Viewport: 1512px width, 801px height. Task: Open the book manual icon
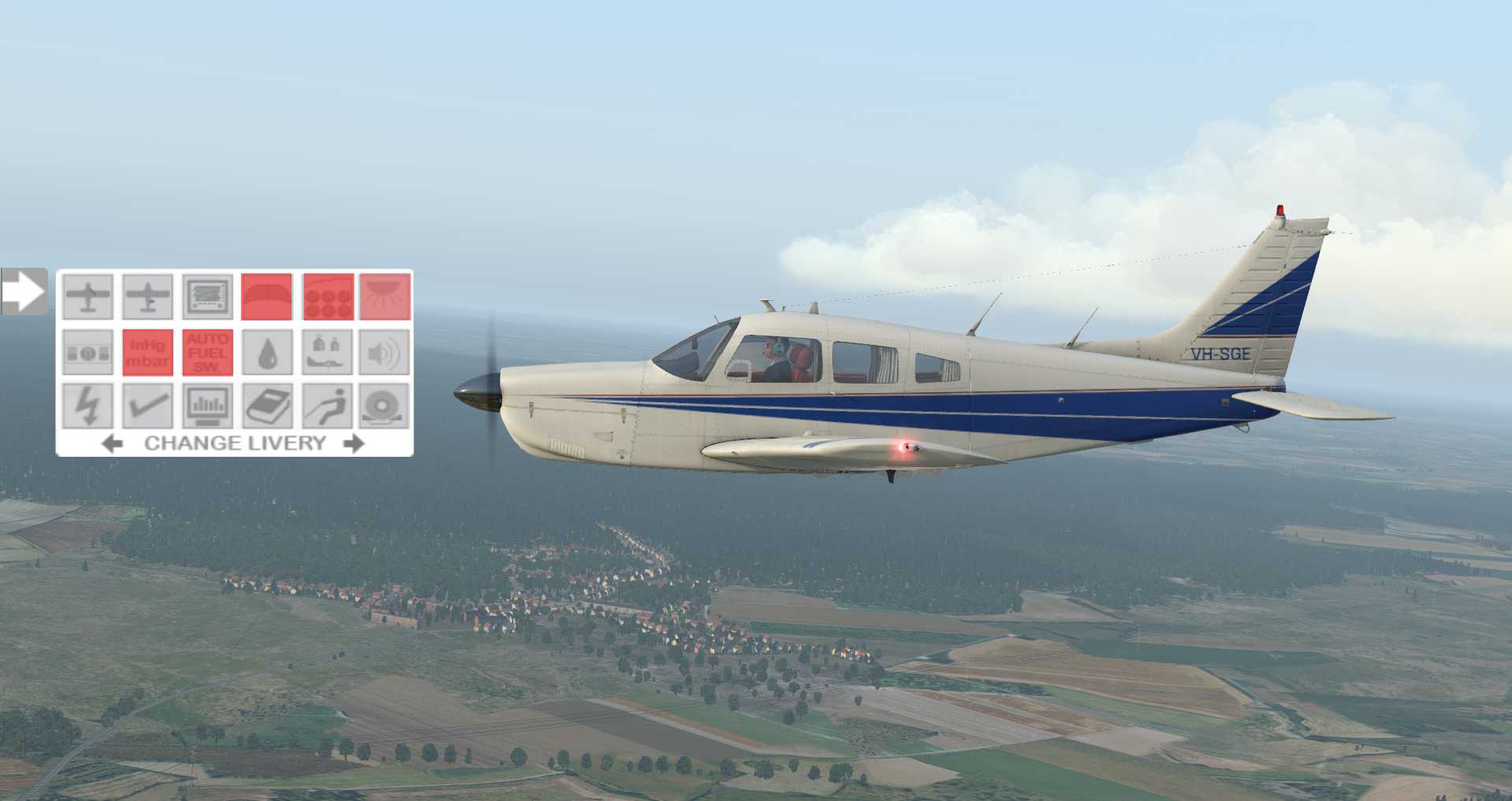(266, 406)
